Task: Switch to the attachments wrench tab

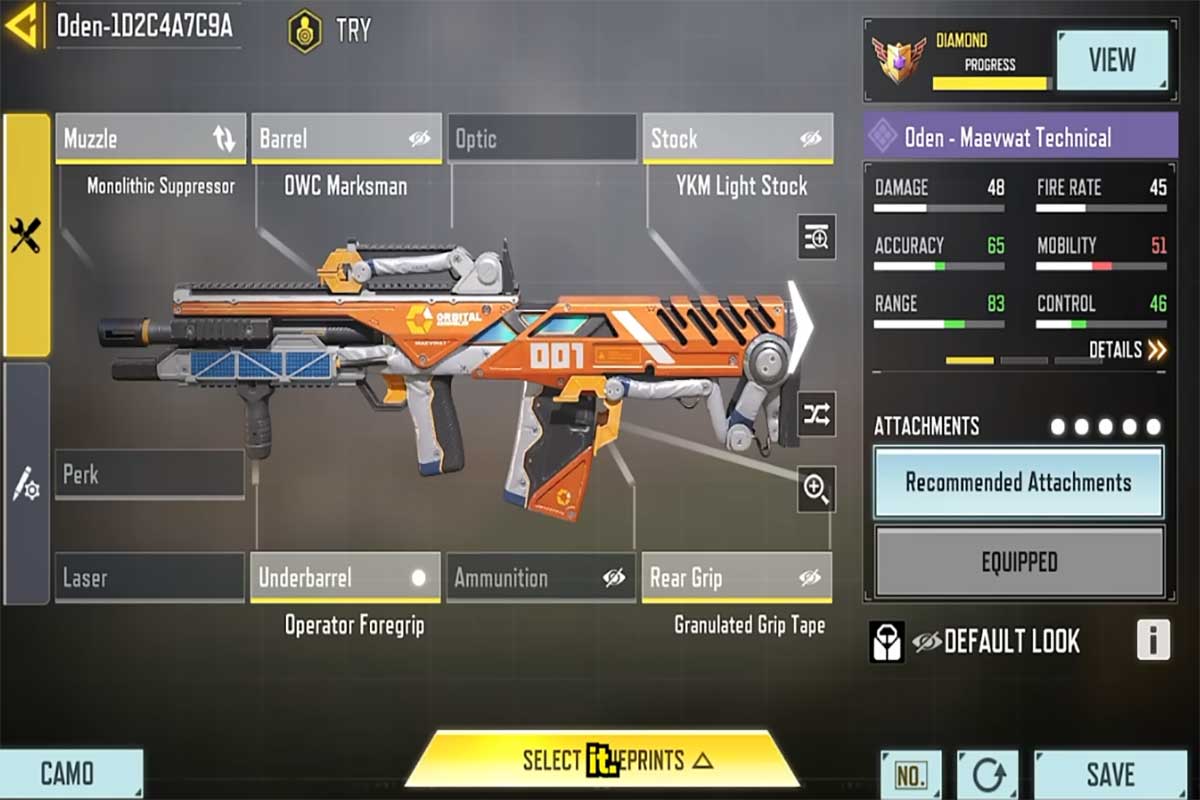Action: tap(26, 236)
